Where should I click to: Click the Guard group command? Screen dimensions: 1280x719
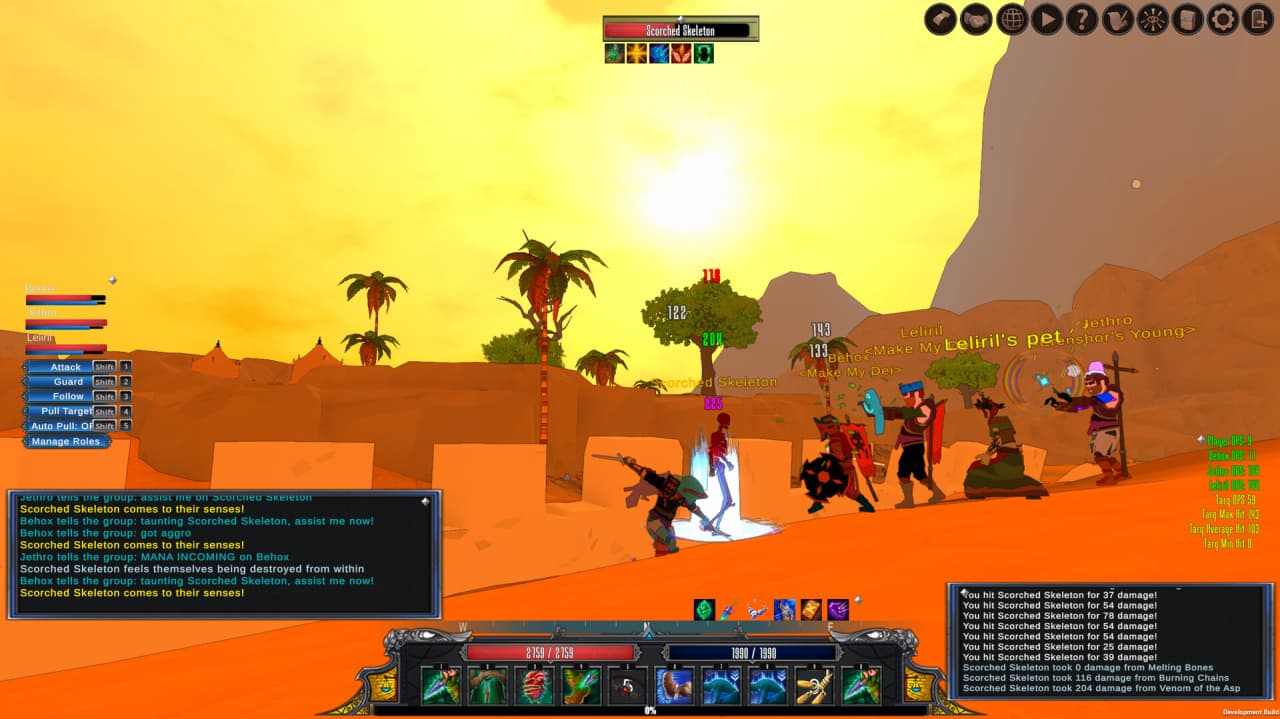tap(68, 382)
